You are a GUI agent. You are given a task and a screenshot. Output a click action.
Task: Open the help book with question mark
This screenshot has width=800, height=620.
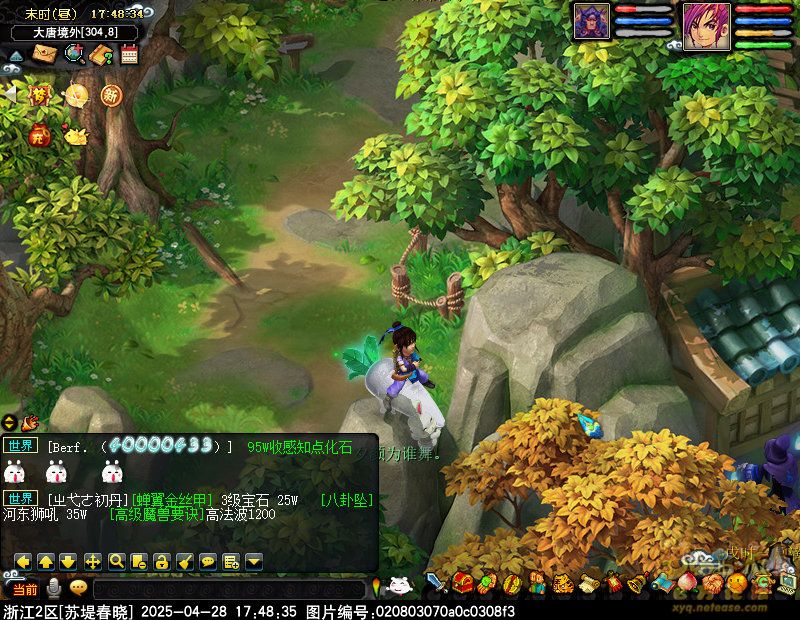[x=101, y=55]
